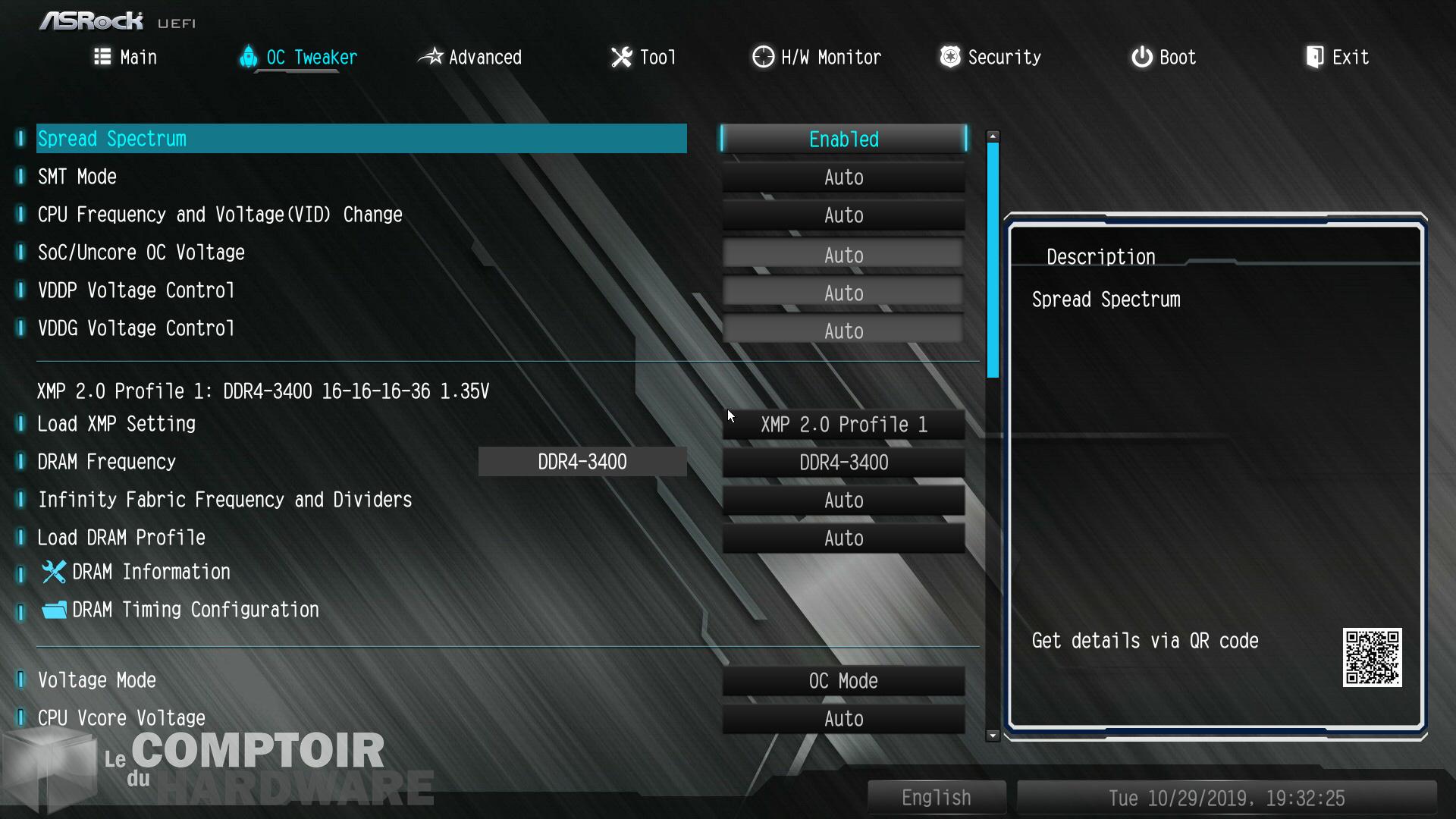1456x819 pixels.
Task: Select Infinity Fabric Frequency and Dividers
Action: 224,500
